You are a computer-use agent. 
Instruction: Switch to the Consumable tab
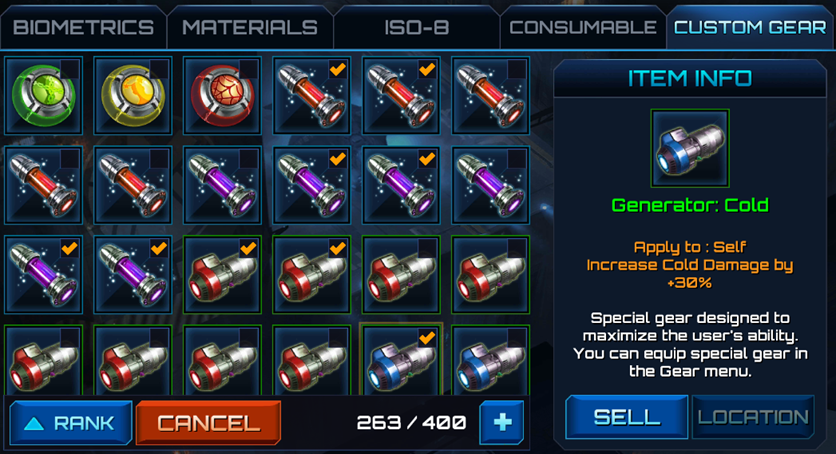582,27
